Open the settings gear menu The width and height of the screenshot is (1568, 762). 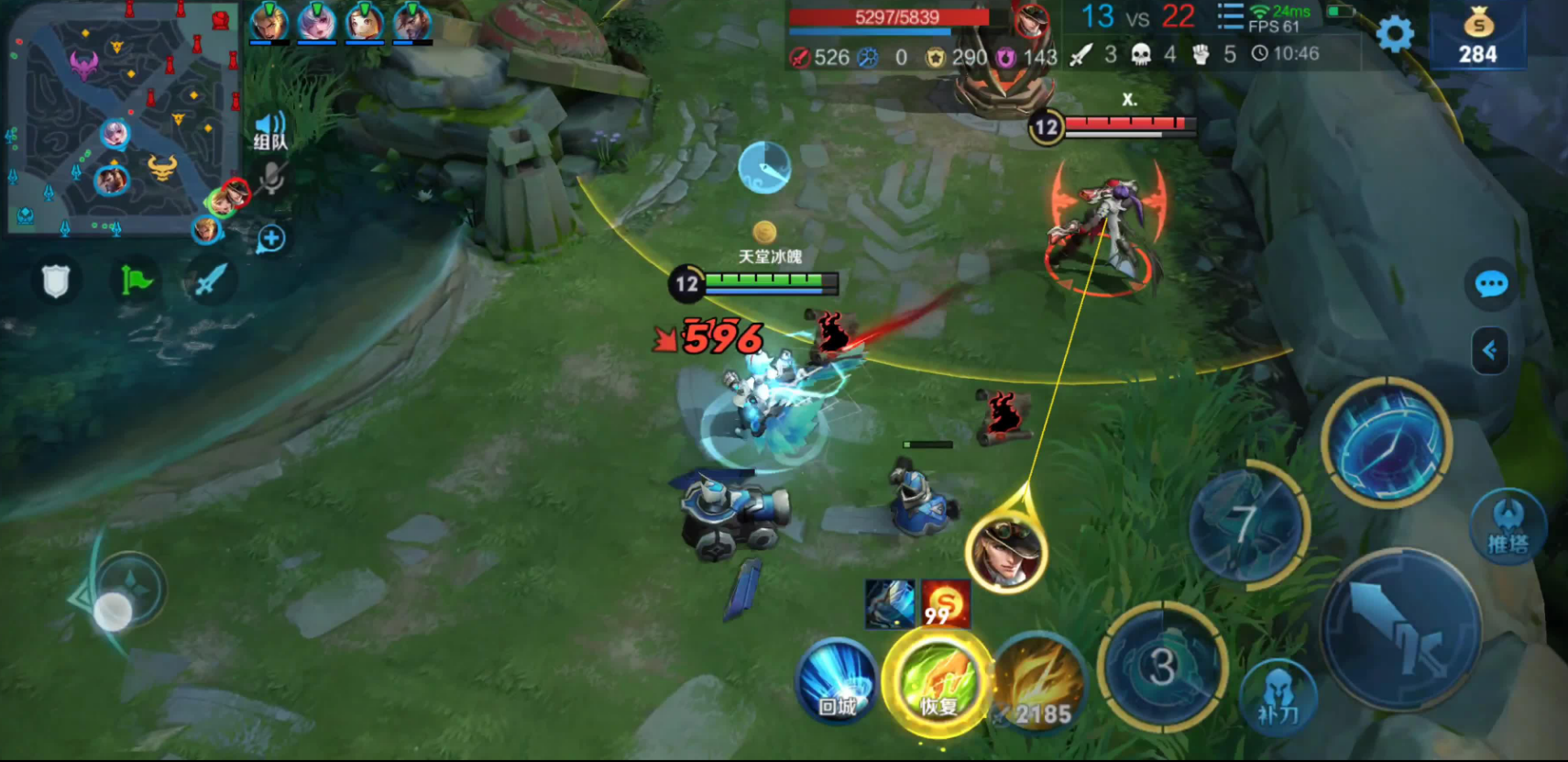point(1395,35)
